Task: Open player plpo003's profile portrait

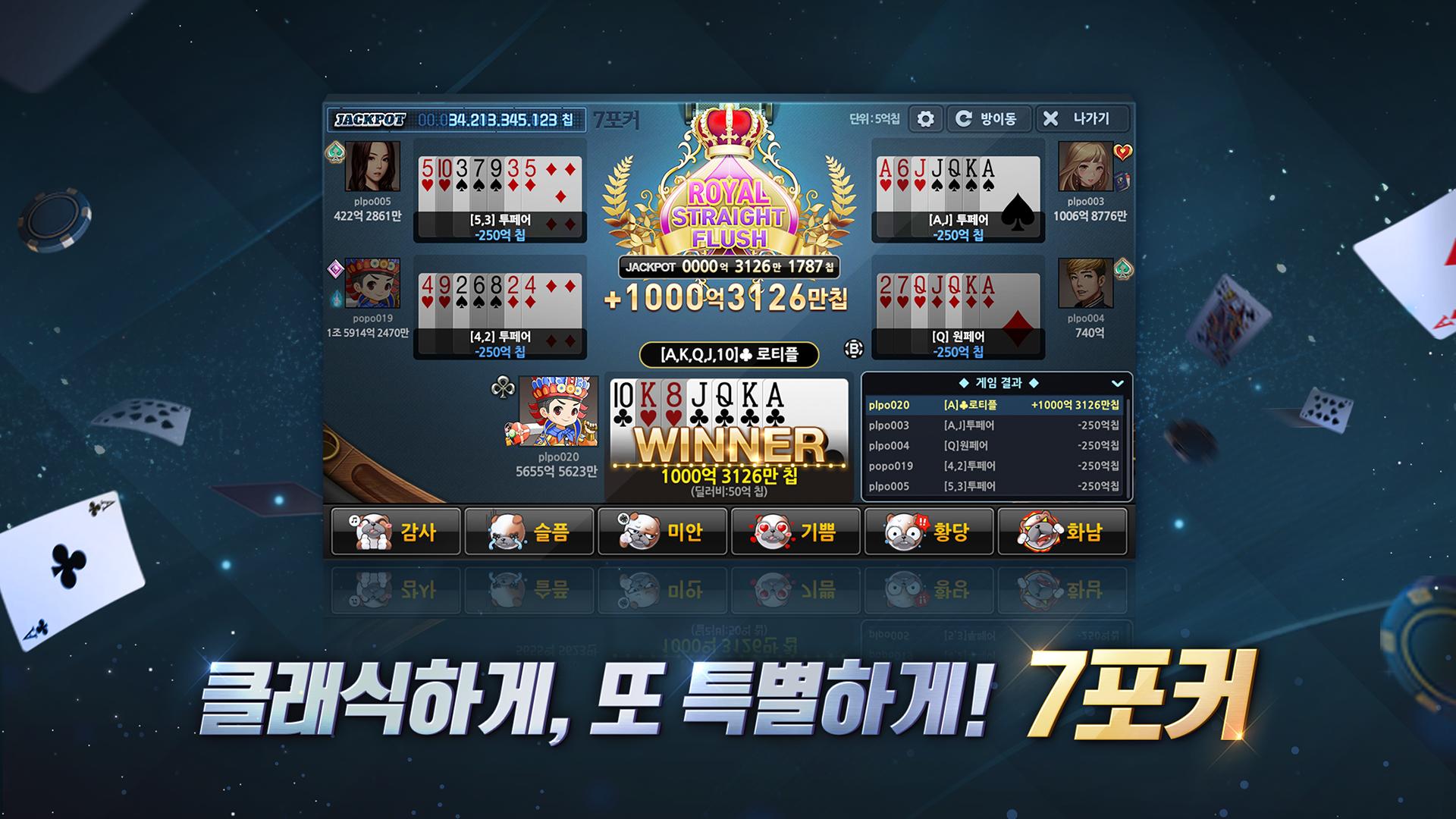Action: (x=1085, y=166)
